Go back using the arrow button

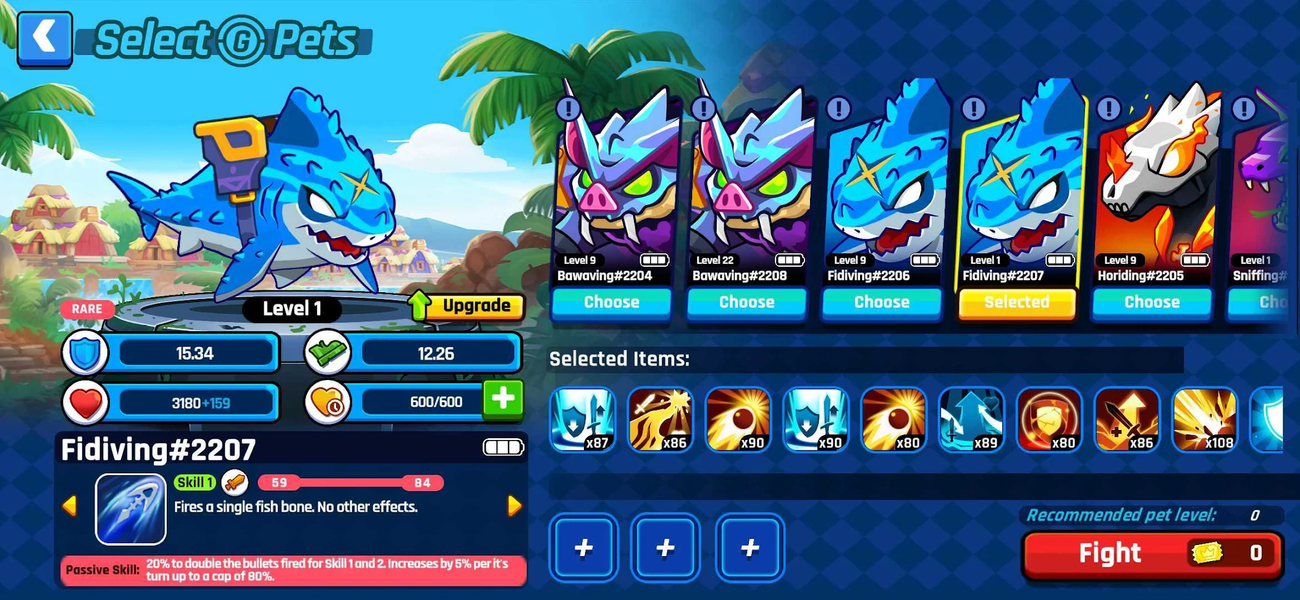click(45, 39)
